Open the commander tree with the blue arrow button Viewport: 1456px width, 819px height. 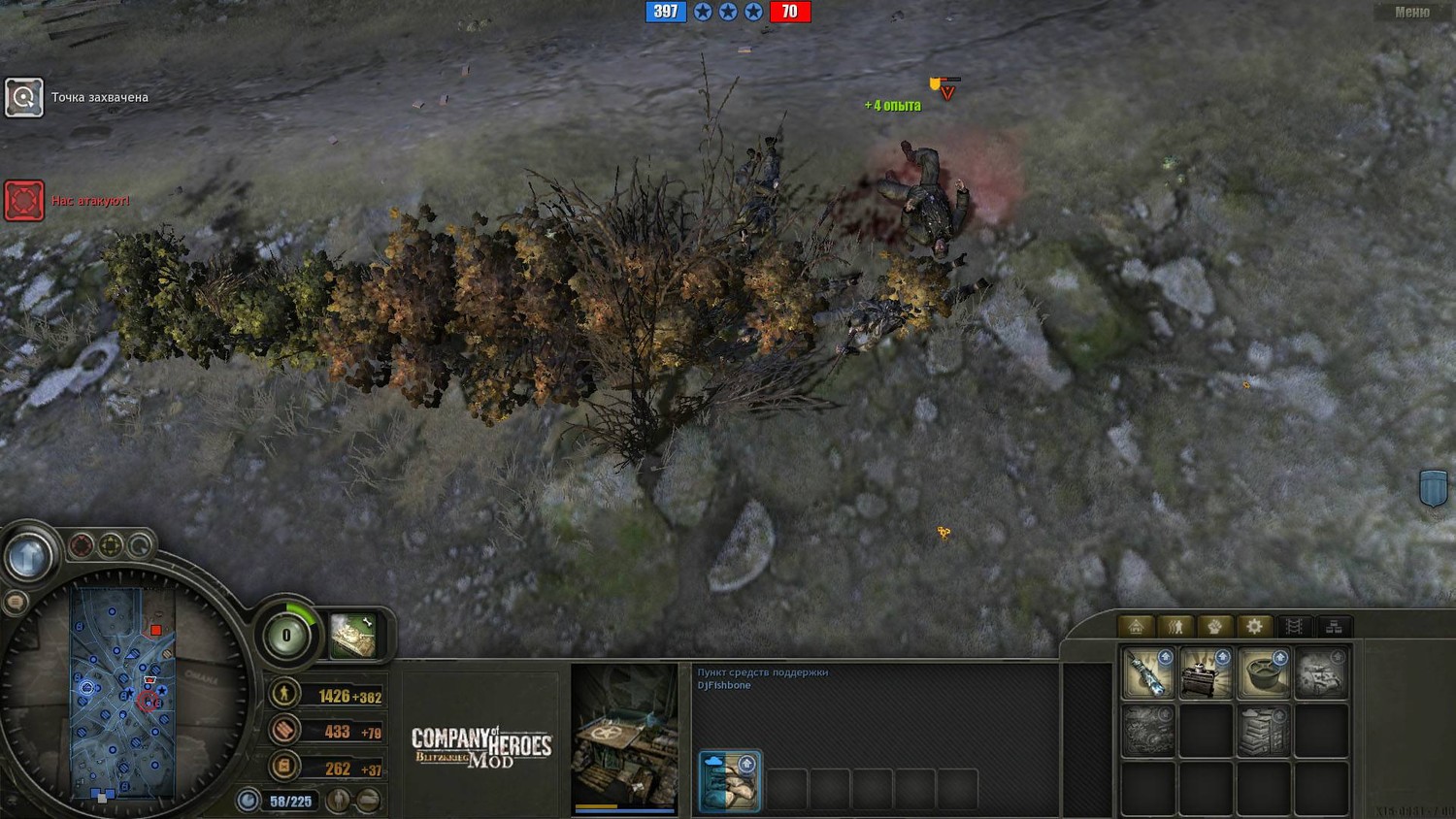pos(28,557)
